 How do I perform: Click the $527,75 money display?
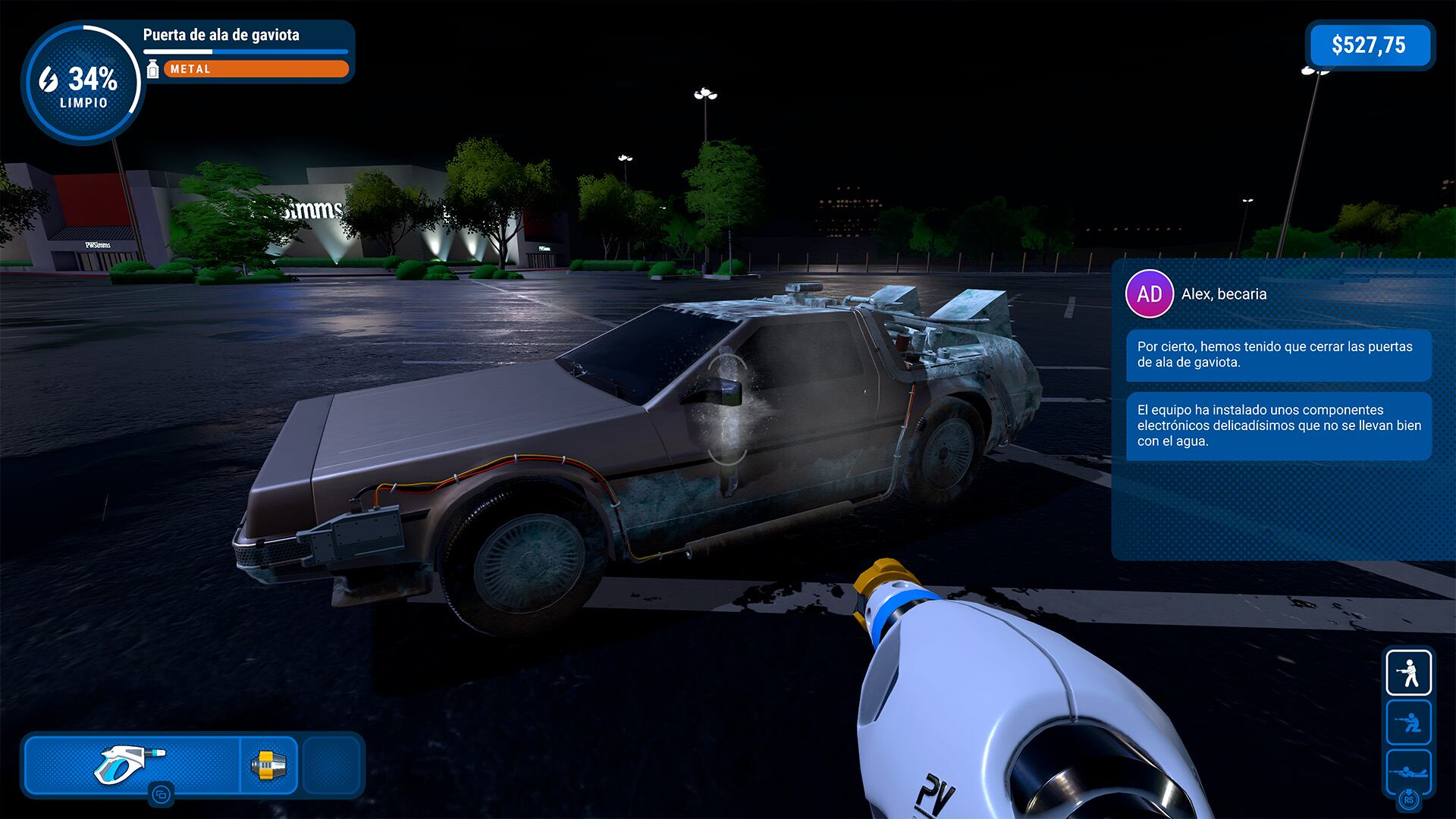1369,45
